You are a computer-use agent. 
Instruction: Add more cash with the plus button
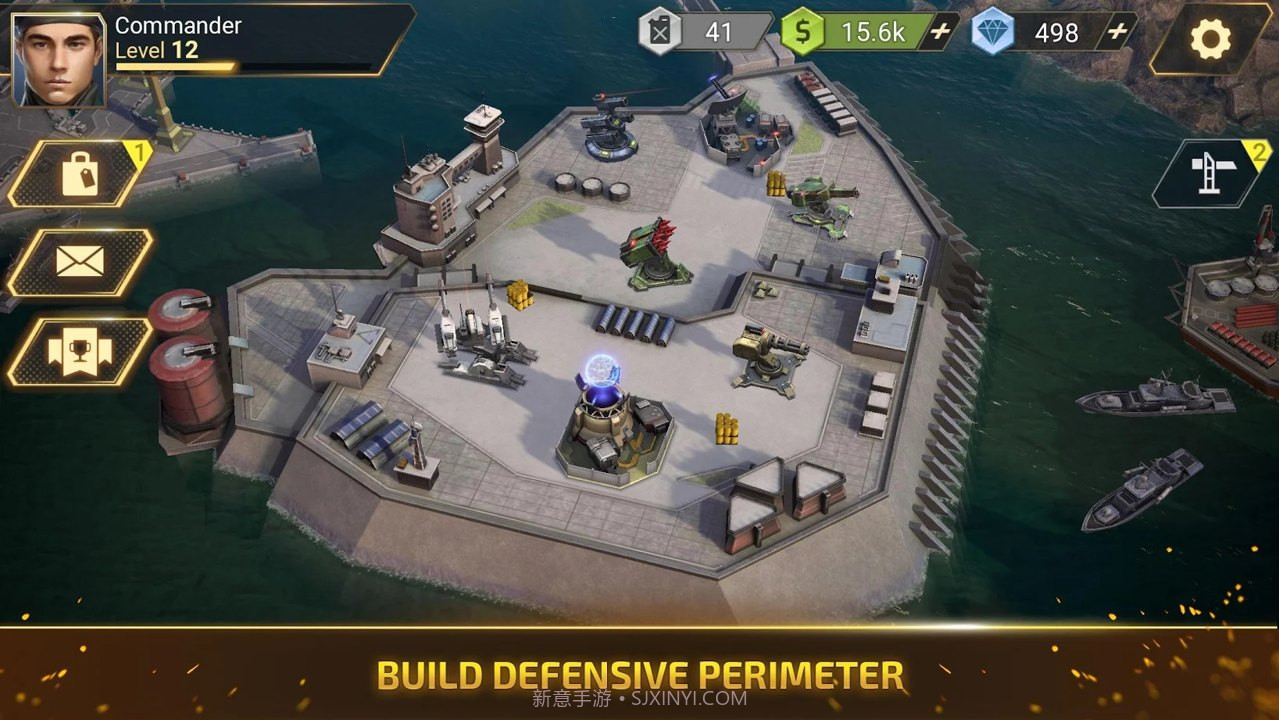pyautogui.click(x=940, y=32)
